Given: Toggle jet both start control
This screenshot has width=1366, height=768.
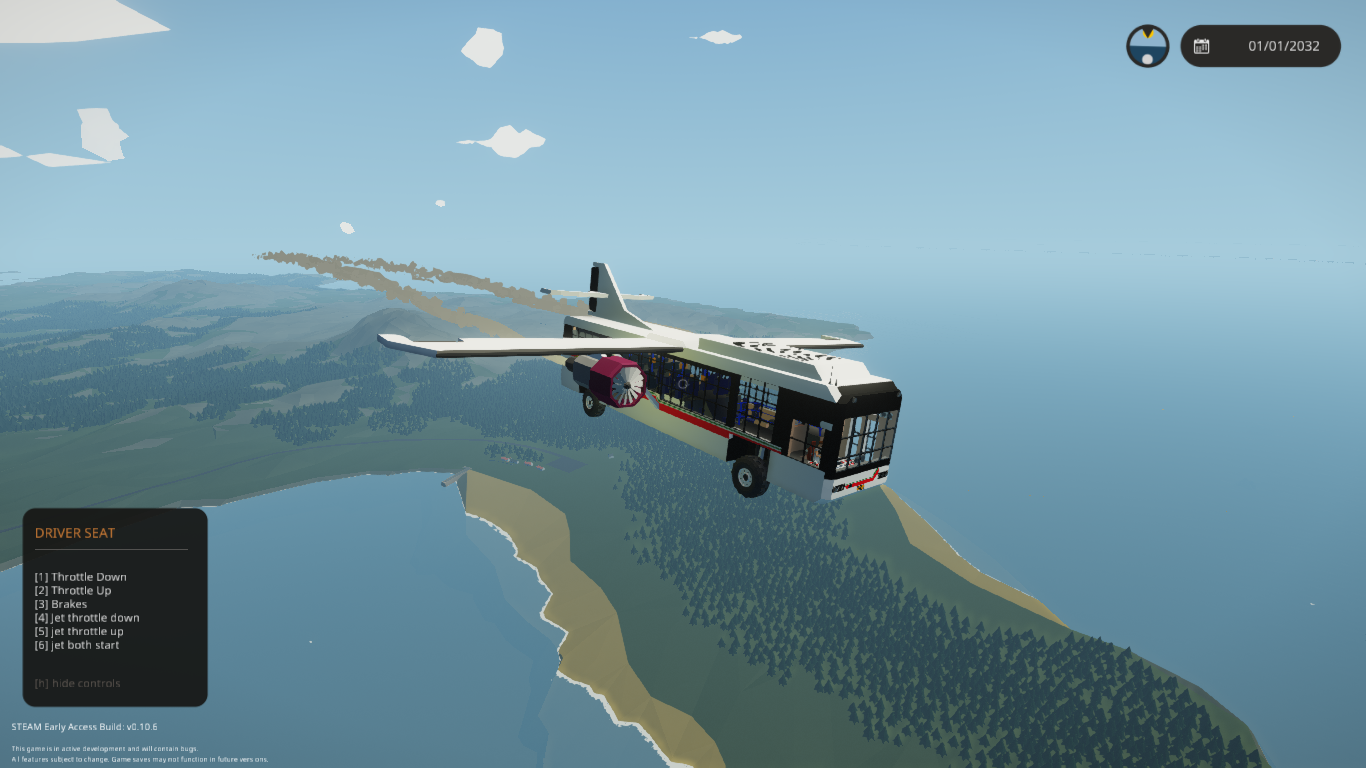Looking at the screenshot, I should 77,644.
